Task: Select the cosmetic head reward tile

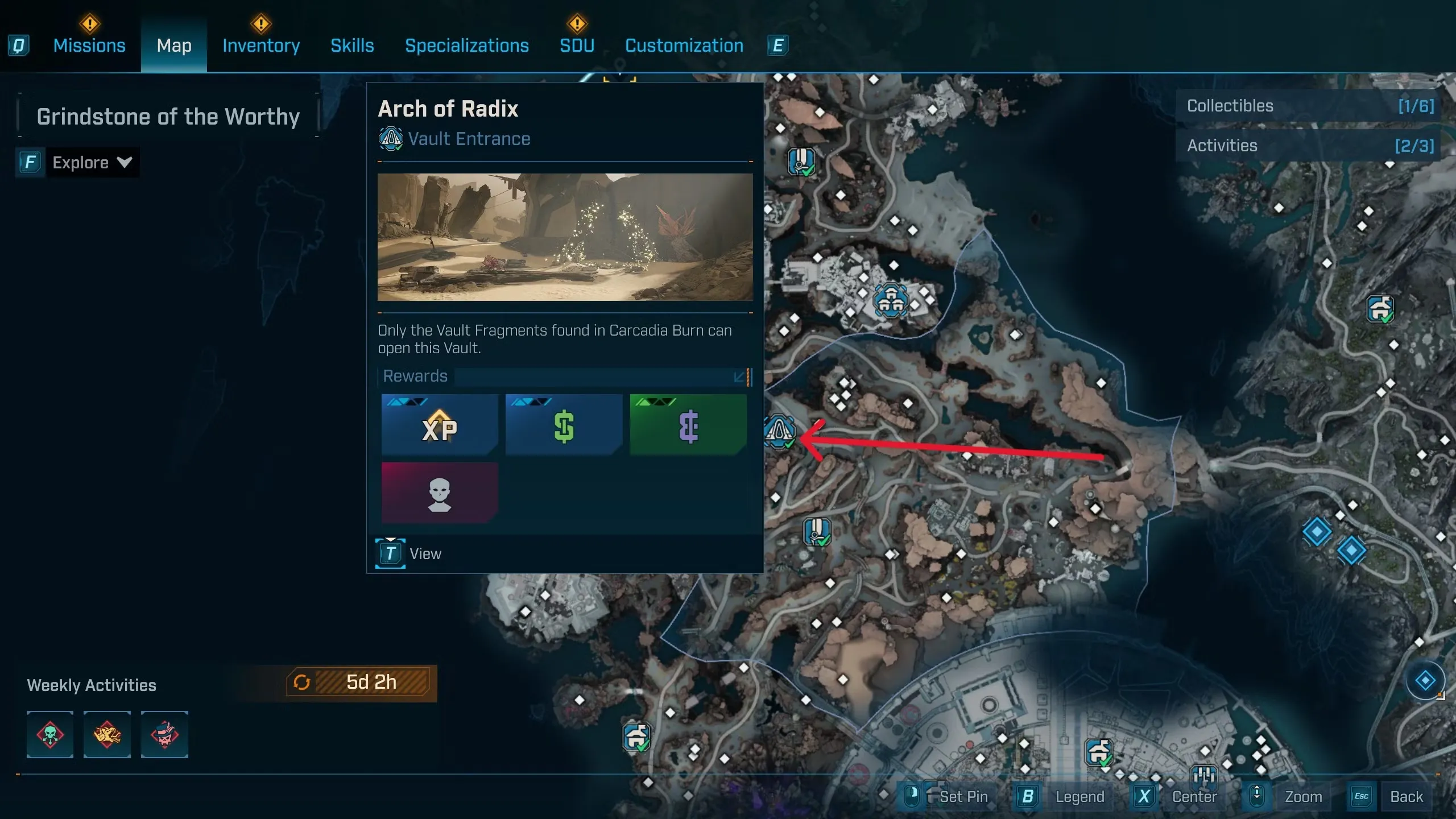Action: (439, 493)
